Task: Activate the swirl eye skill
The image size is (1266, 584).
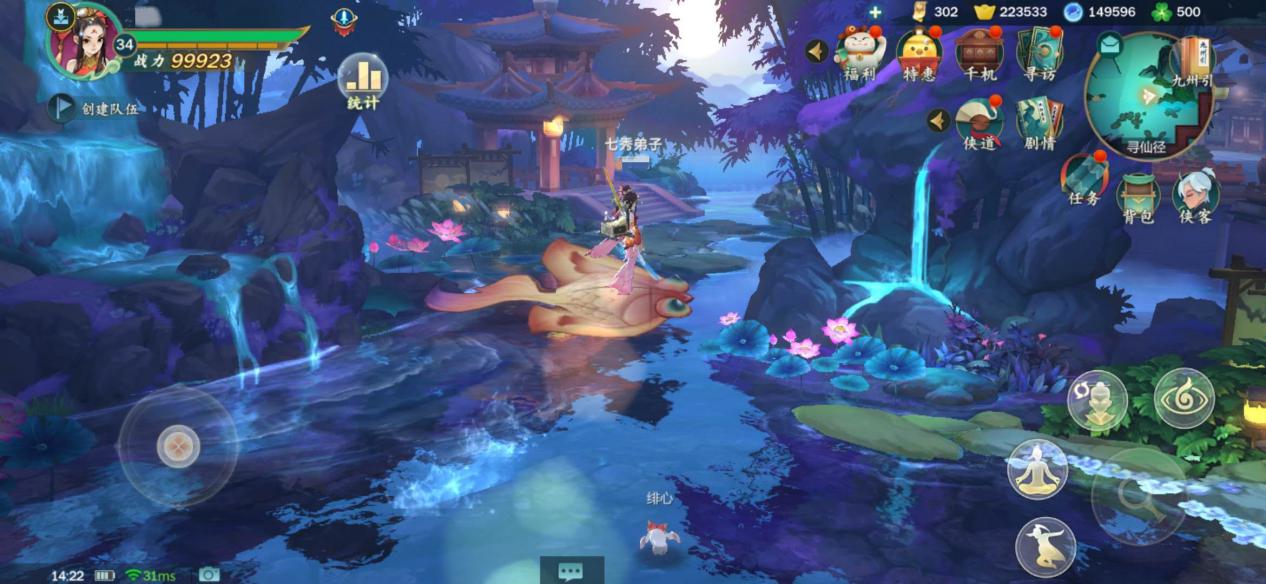Action: [x=1184, y=398]
